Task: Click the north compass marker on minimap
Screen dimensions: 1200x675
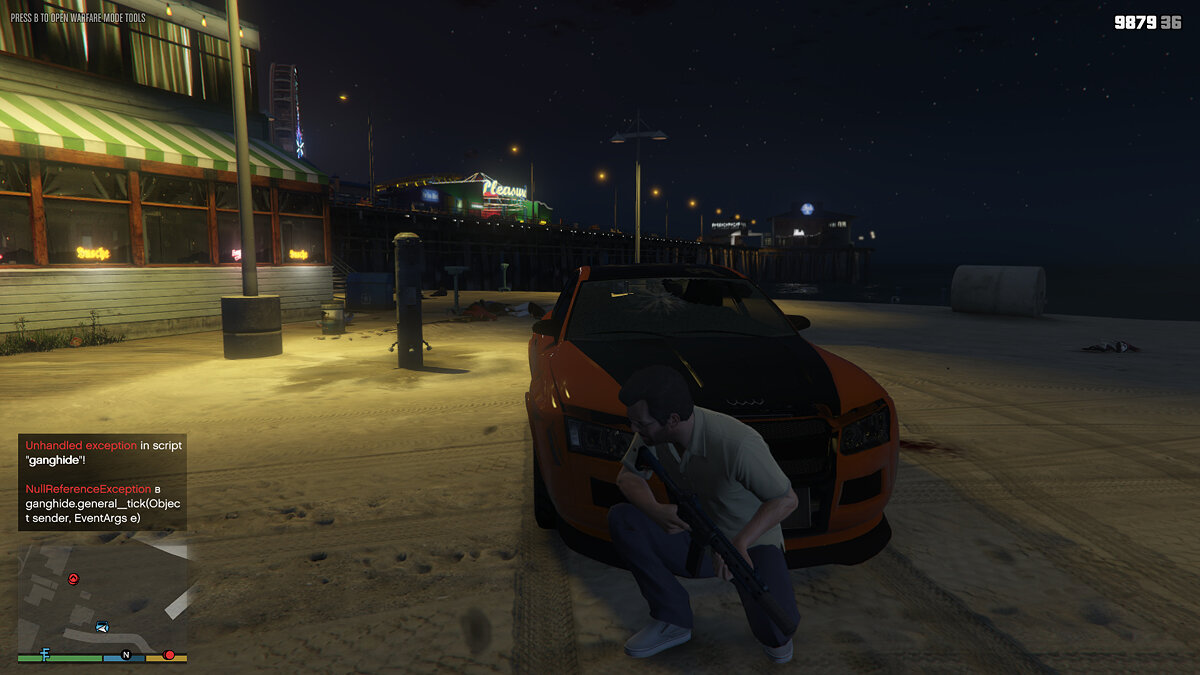Action: point(126,655)
